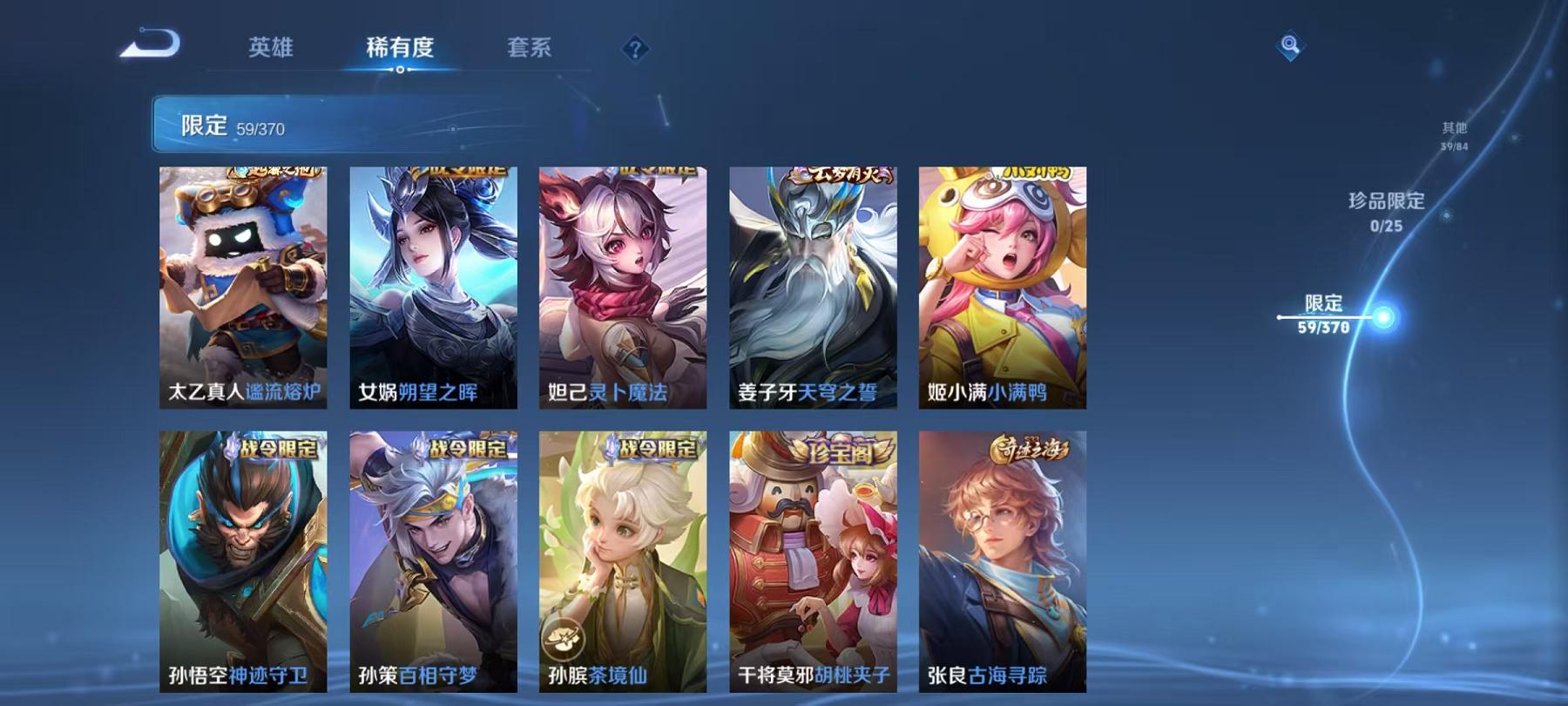This screenshot has height=706, width=1568.
Task: Click the glowing node on the 限定 progress line
Action: (x=1383, y=317)
